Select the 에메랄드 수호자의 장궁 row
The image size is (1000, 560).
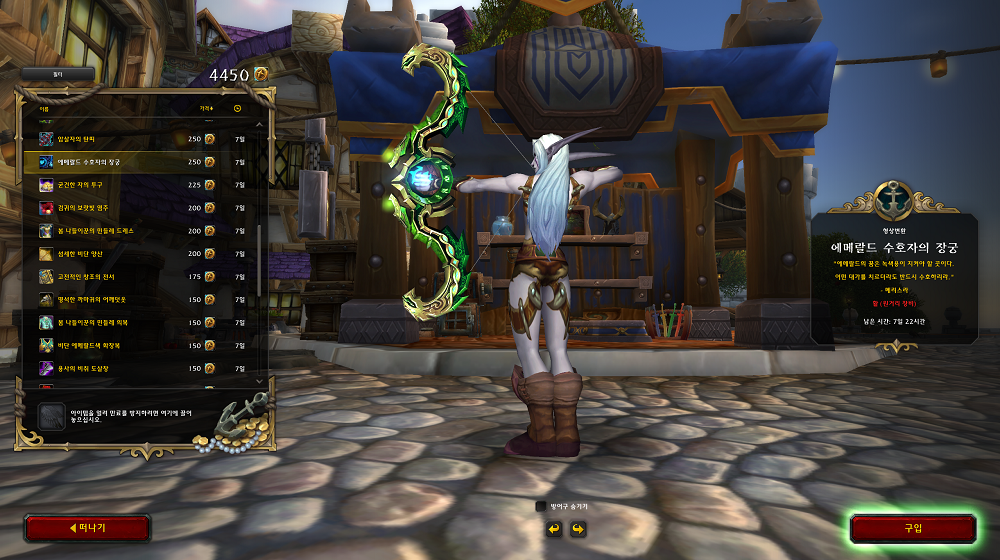pyautogui.click(x=140, y=161)
